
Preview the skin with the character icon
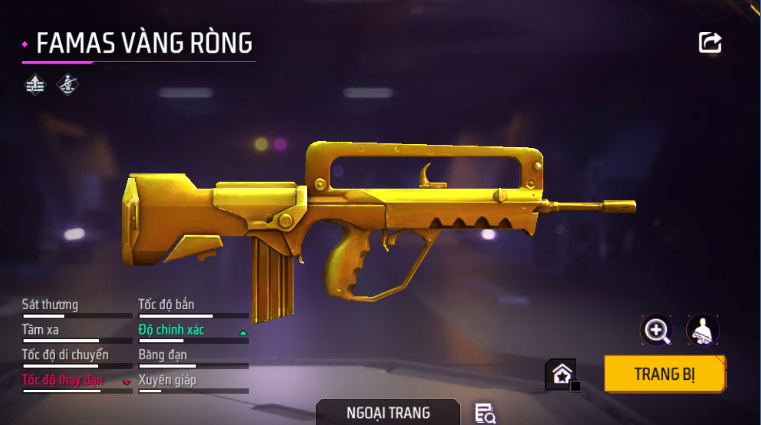tap(703, 330)
